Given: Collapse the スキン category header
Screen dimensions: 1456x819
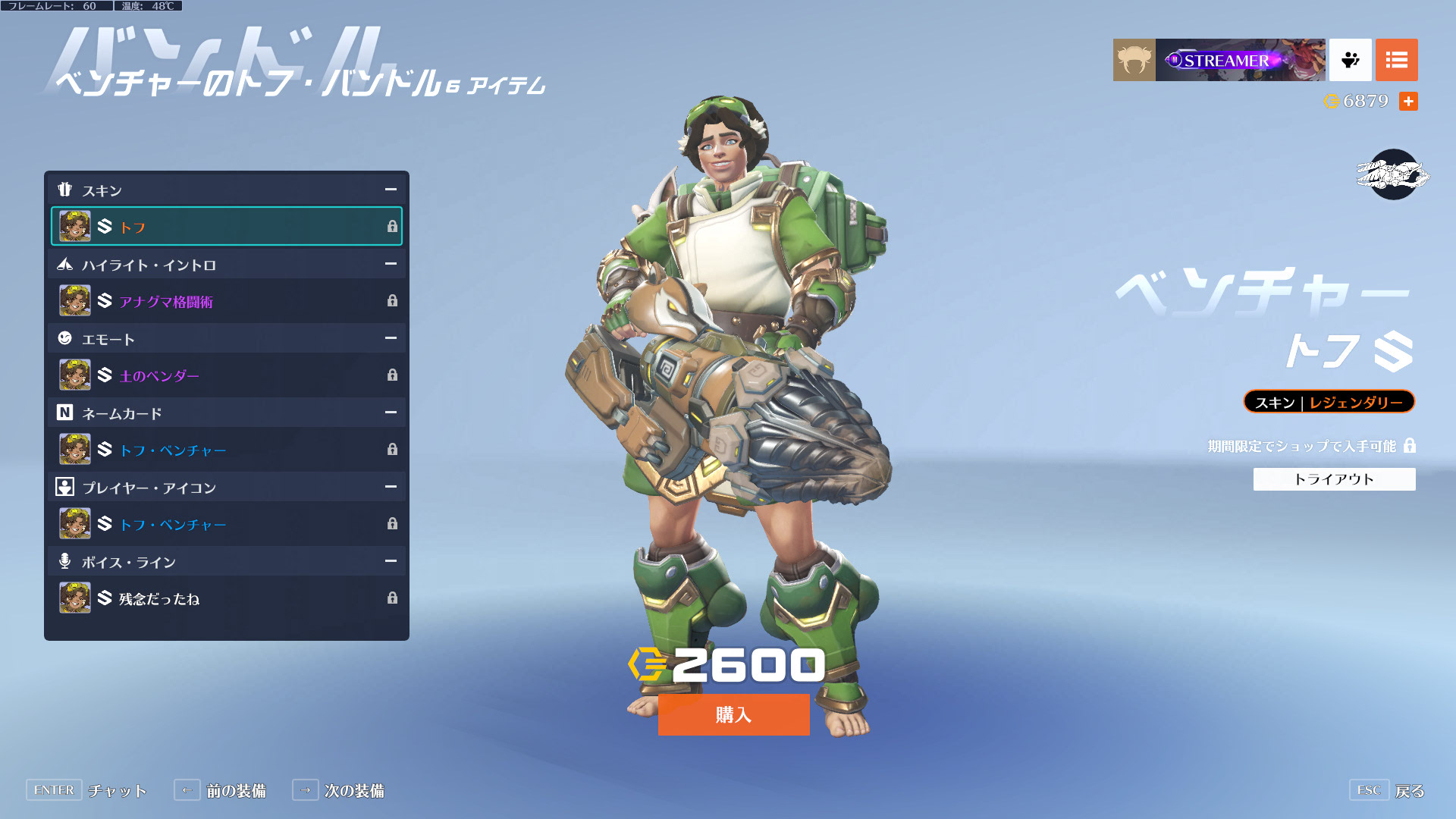Looking at the screenshot, I should click(391, 190).
